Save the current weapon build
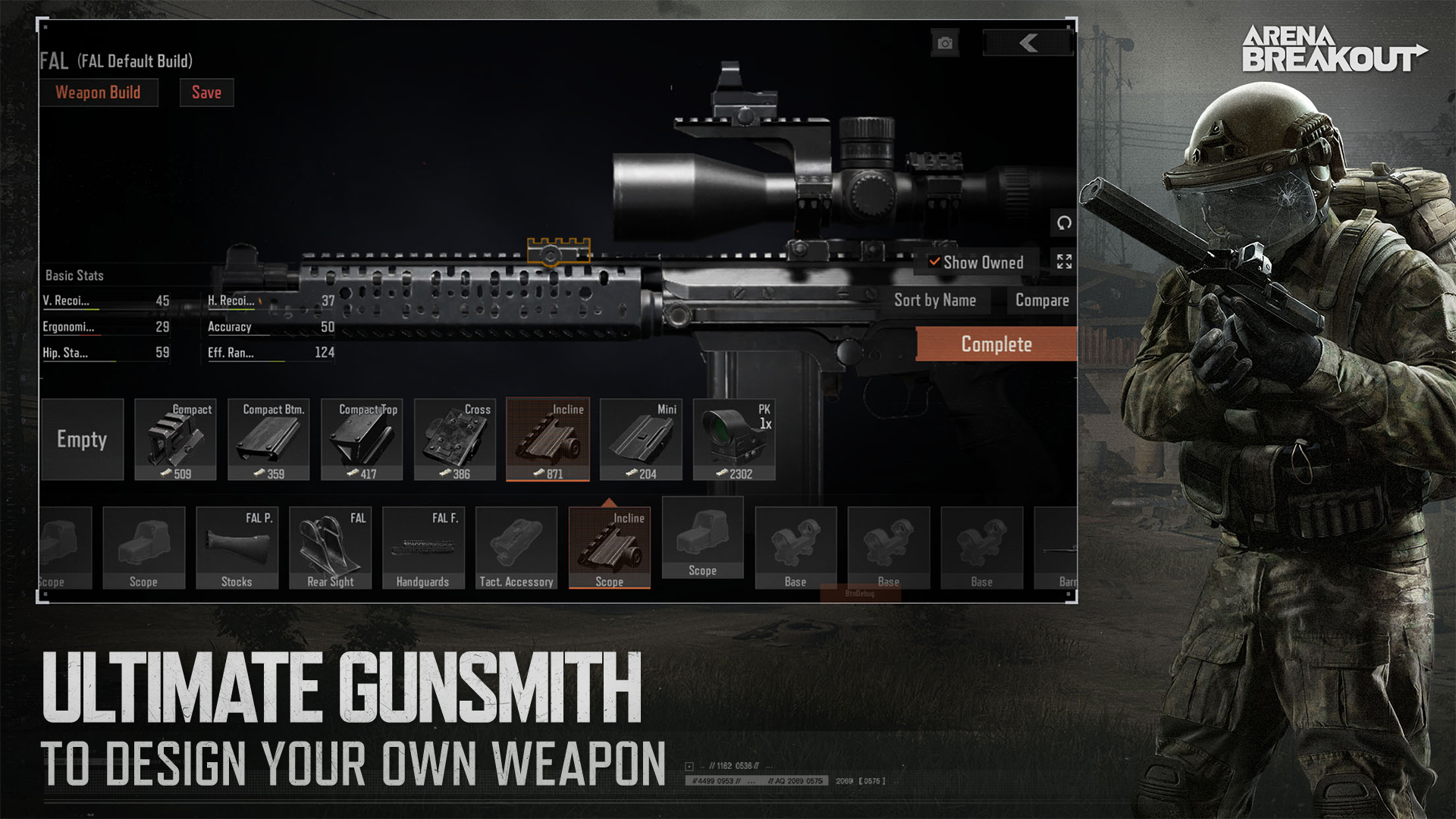Viewport: 1456px width, 819px height. 206,93
